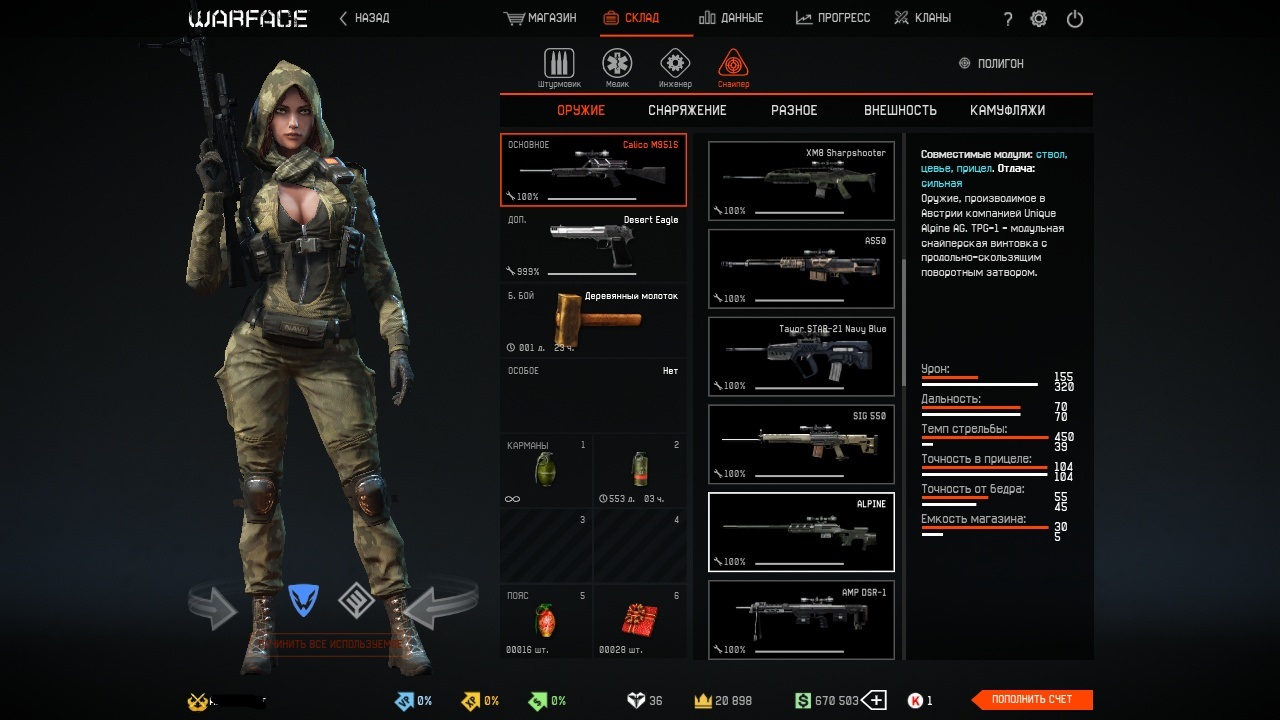1280x720 pixels.
Task: Open the gear settings icon
Action: pos(1039,19)
